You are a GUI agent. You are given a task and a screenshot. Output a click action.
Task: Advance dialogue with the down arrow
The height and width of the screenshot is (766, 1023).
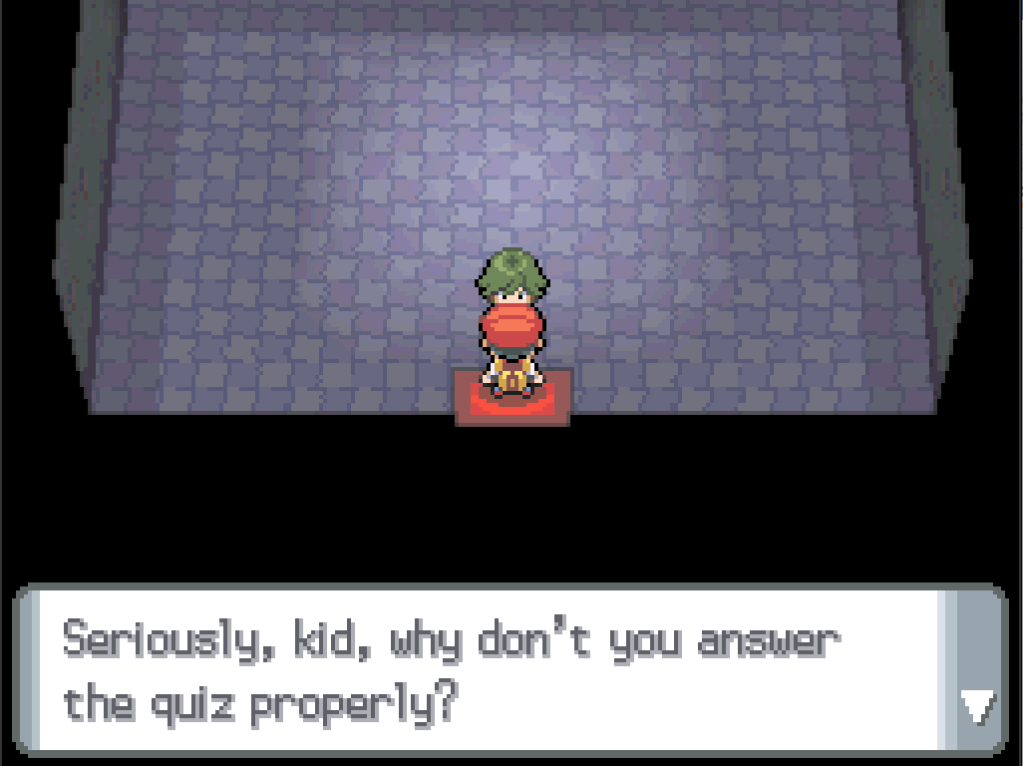974,706
